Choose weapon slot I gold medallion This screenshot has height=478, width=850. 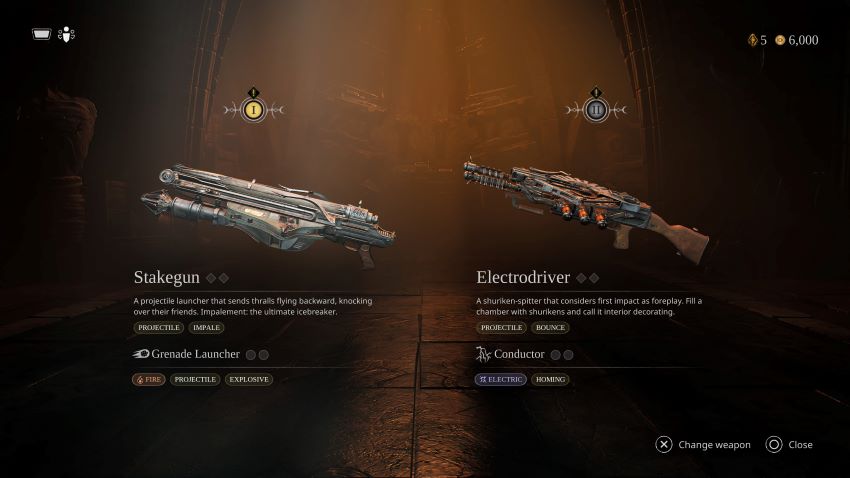pyautogui.click(x=254, y=110)
